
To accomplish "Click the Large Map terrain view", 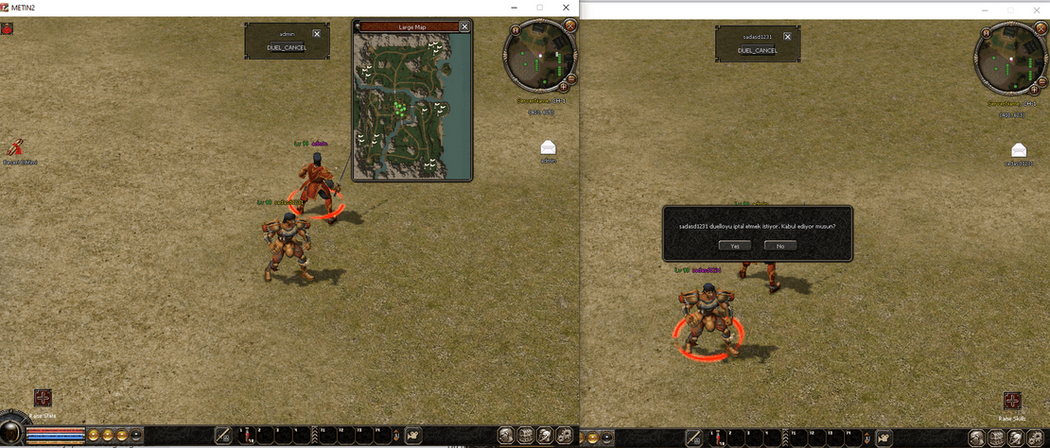I will [411, 106].
